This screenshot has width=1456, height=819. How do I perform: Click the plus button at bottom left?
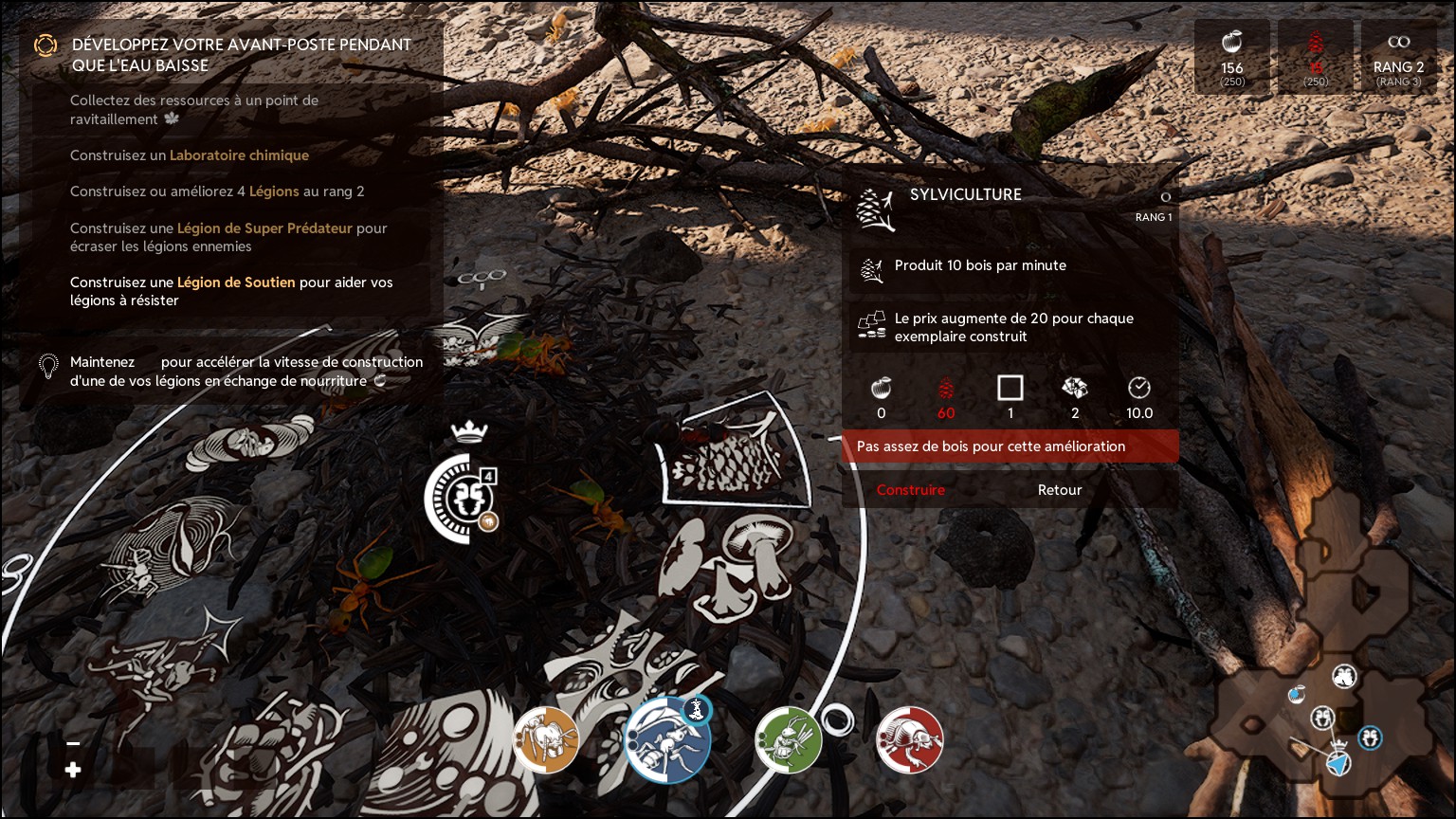coord(73,771)
